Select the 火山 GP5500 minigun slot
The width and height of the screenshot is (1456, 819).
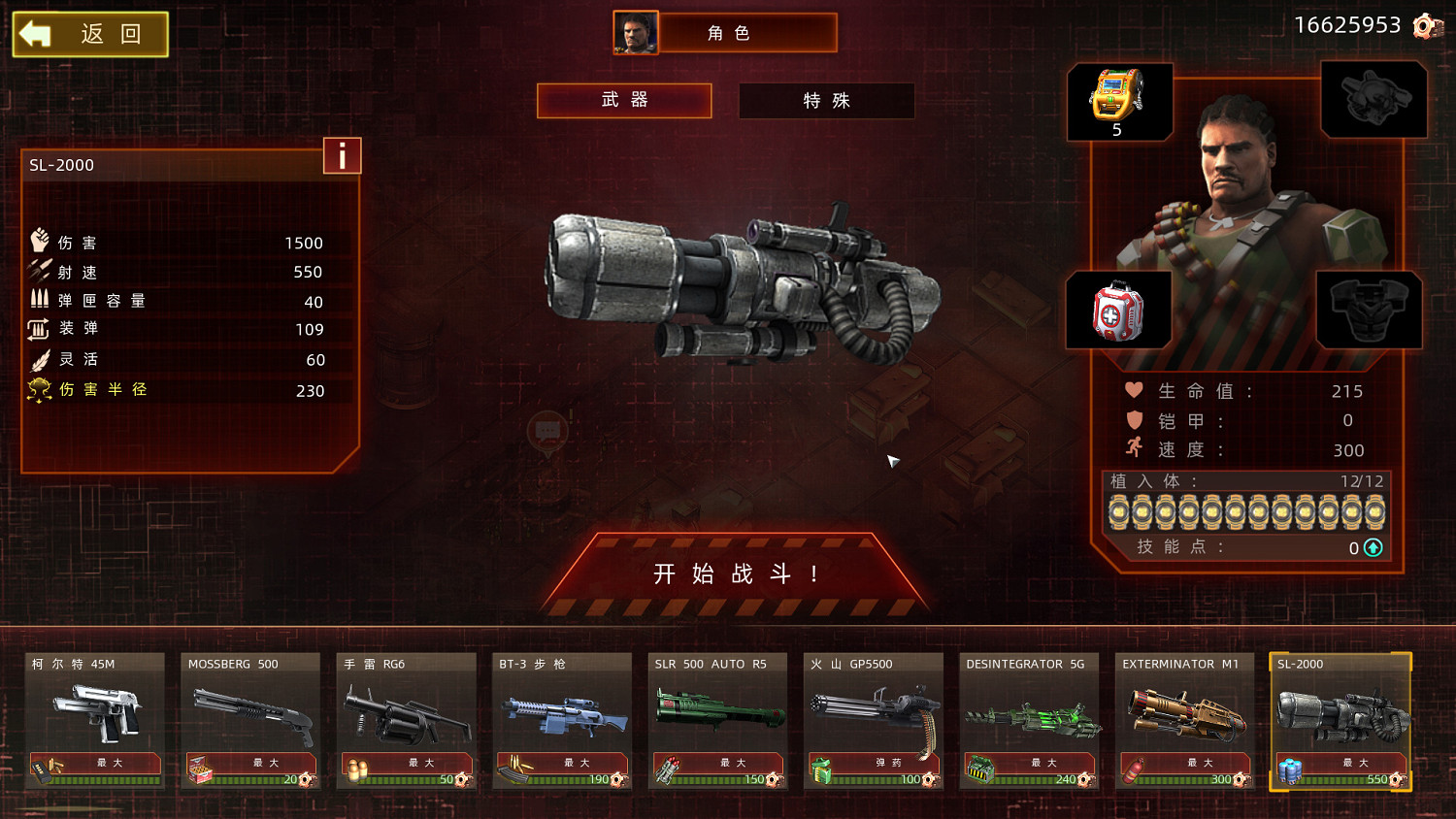coord(874,719)
